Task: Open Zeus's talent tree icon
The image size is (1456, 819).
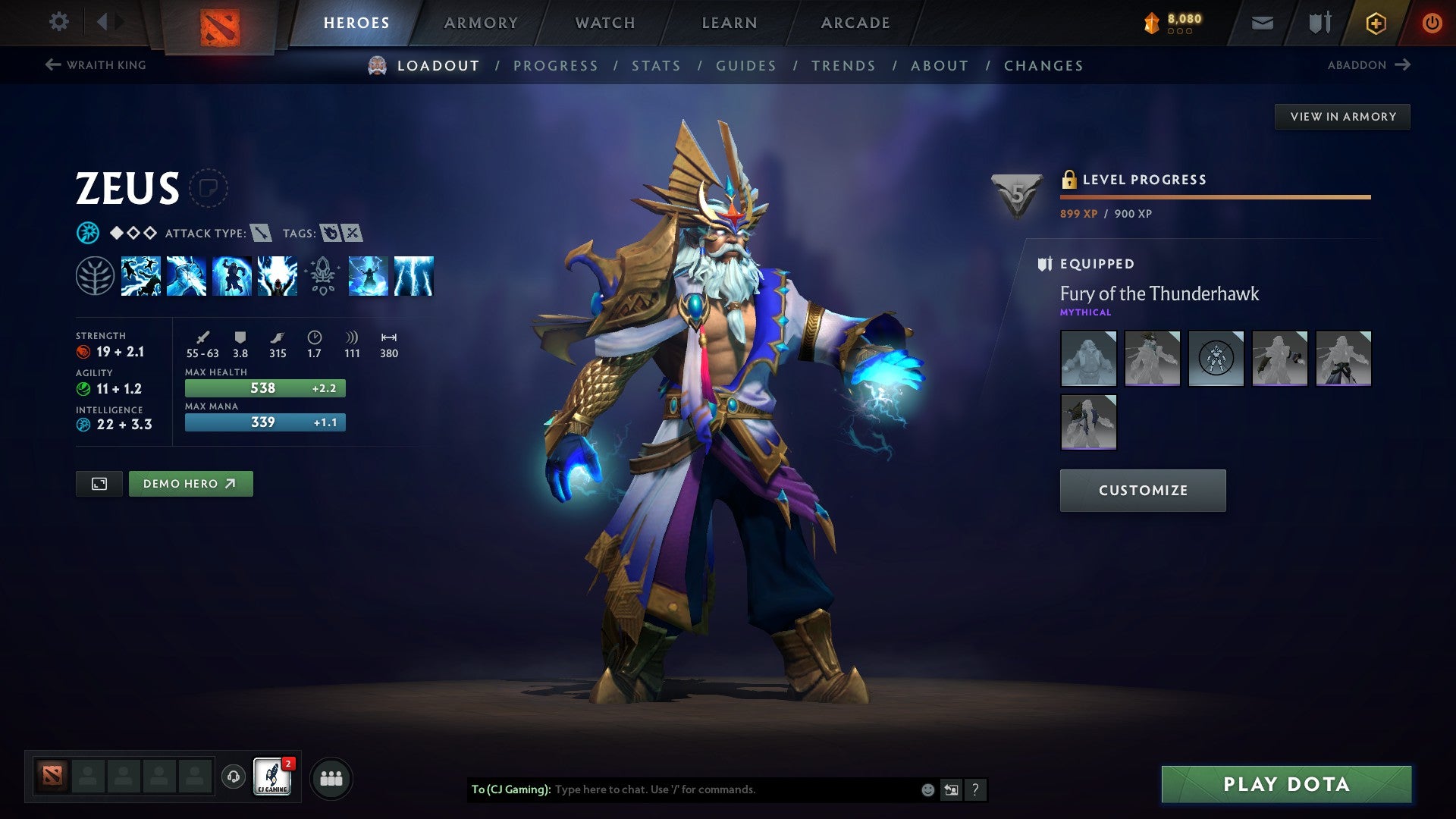Action: (93, 277)
